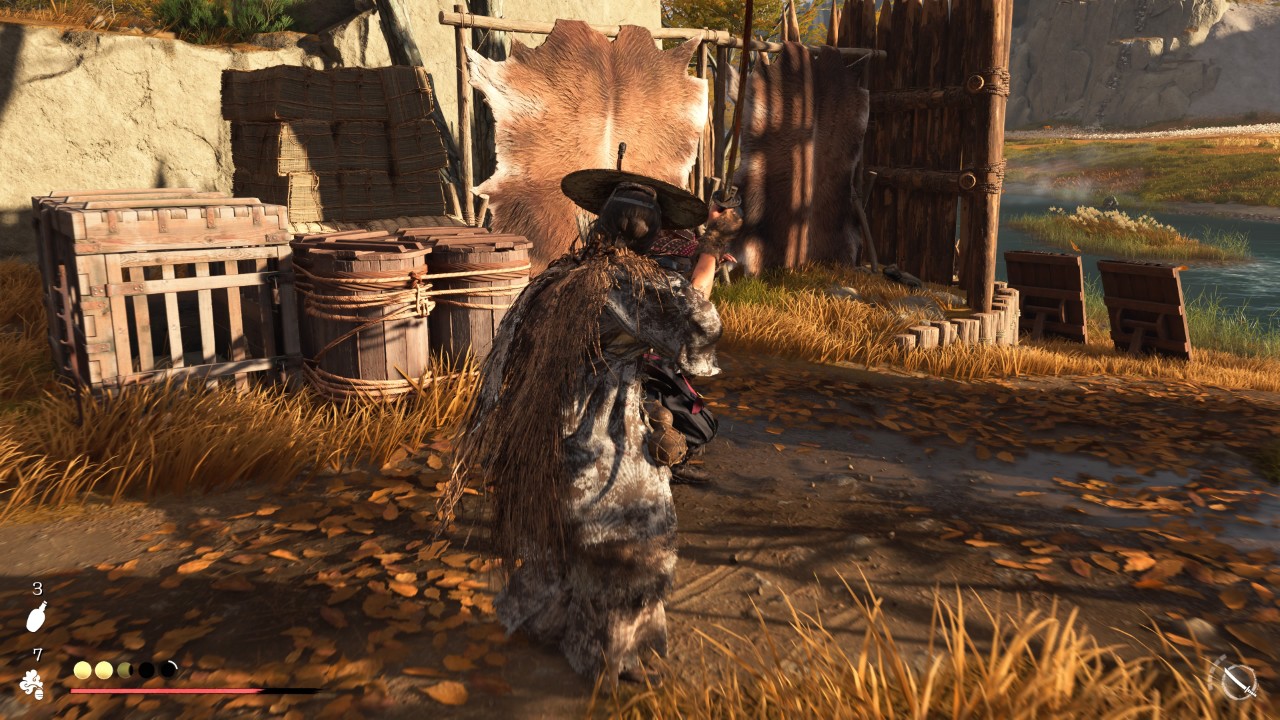
Task: Select the sake gourd icon
Action: [x=36, y=617]
